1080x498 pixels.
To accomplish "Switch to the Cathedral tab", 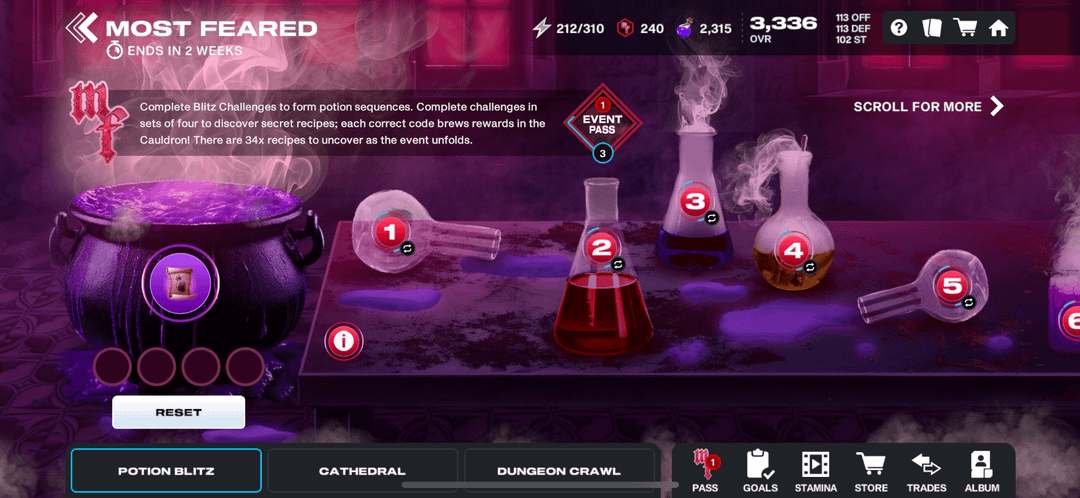I will coord(362,471).
